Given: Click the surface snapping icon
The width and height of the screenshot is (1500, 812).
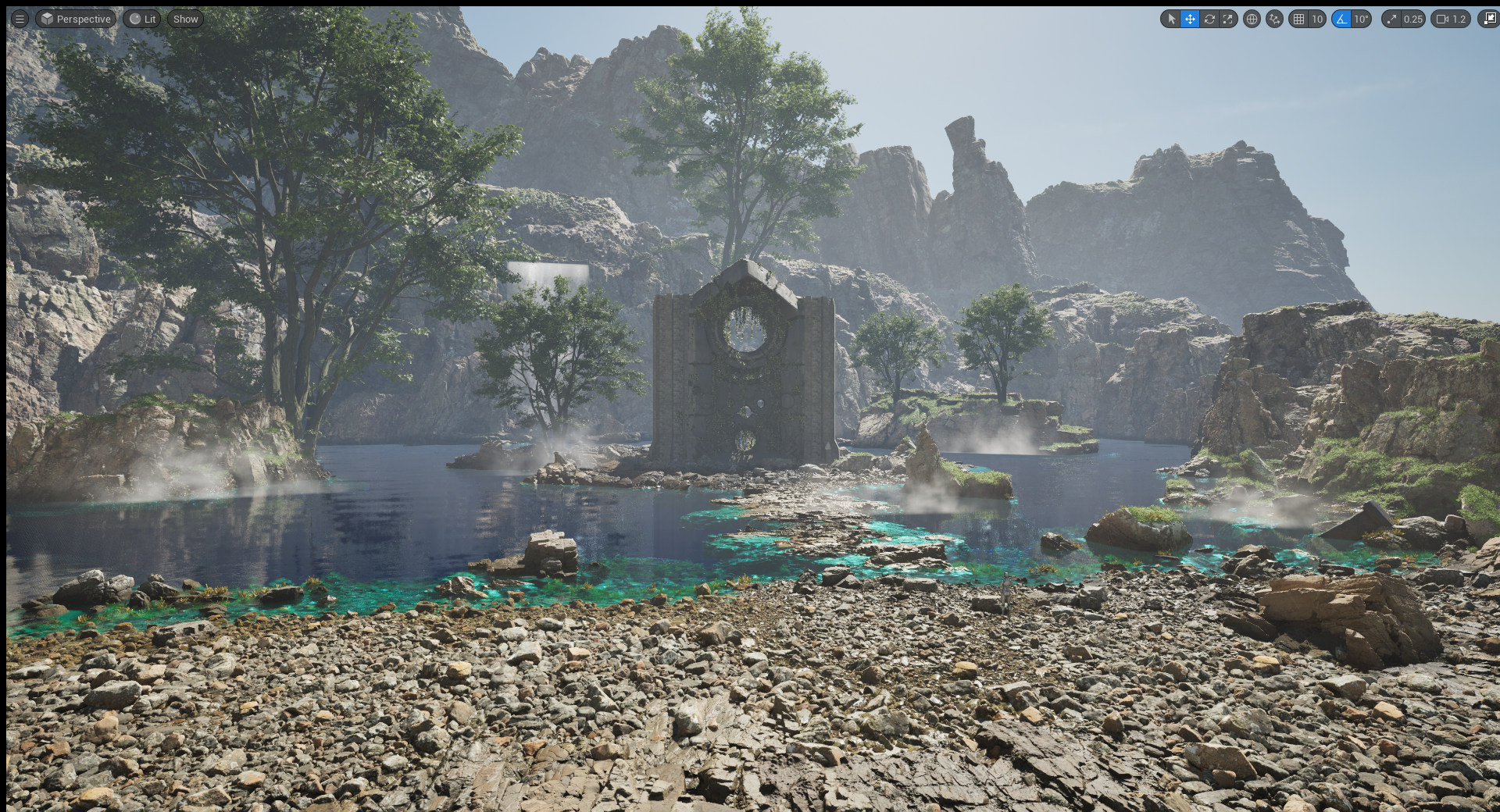Looking at the screenshot, I should (x=1274, y=19).
